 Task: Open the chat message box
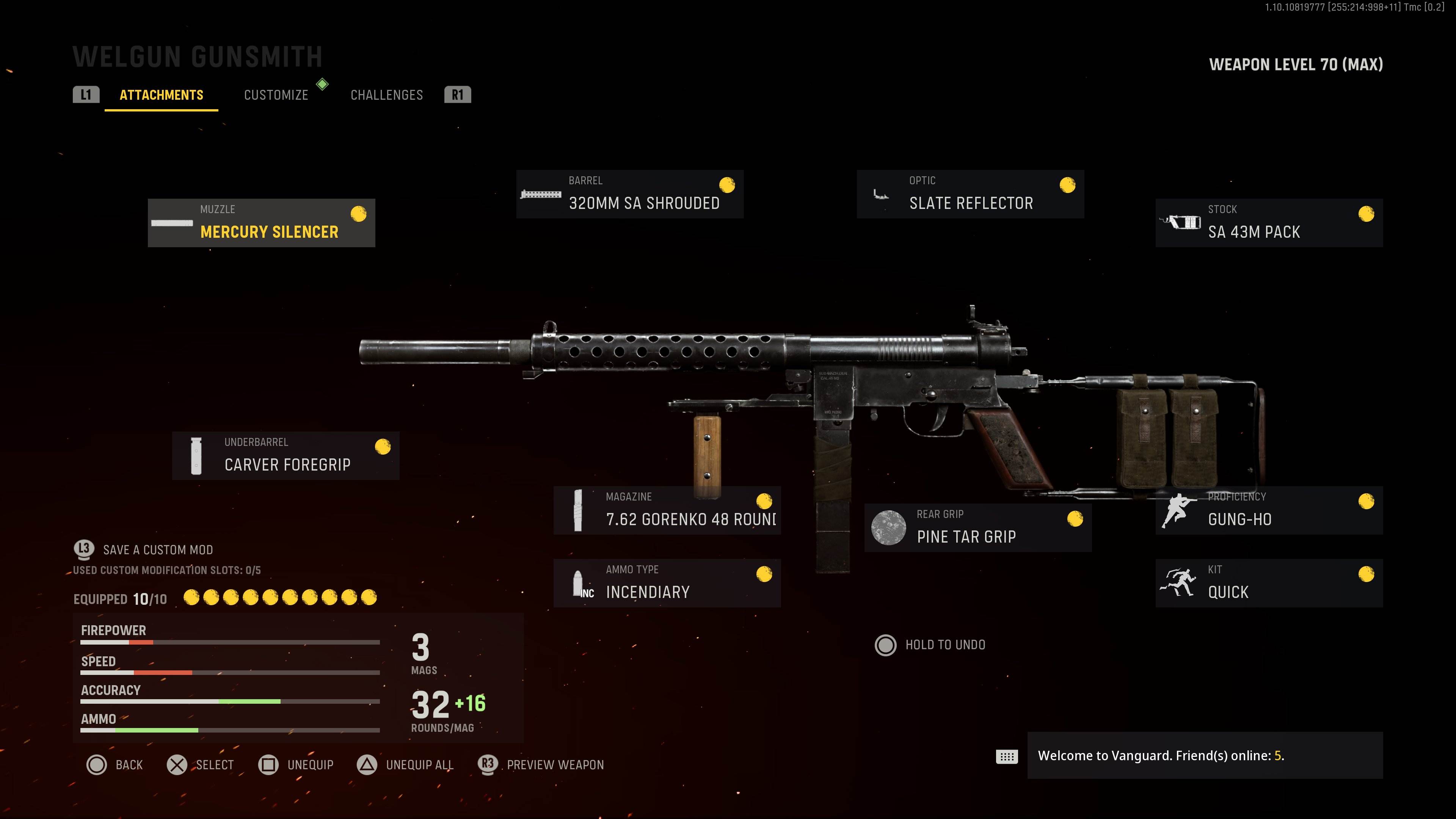click(x=1204, y=756)
